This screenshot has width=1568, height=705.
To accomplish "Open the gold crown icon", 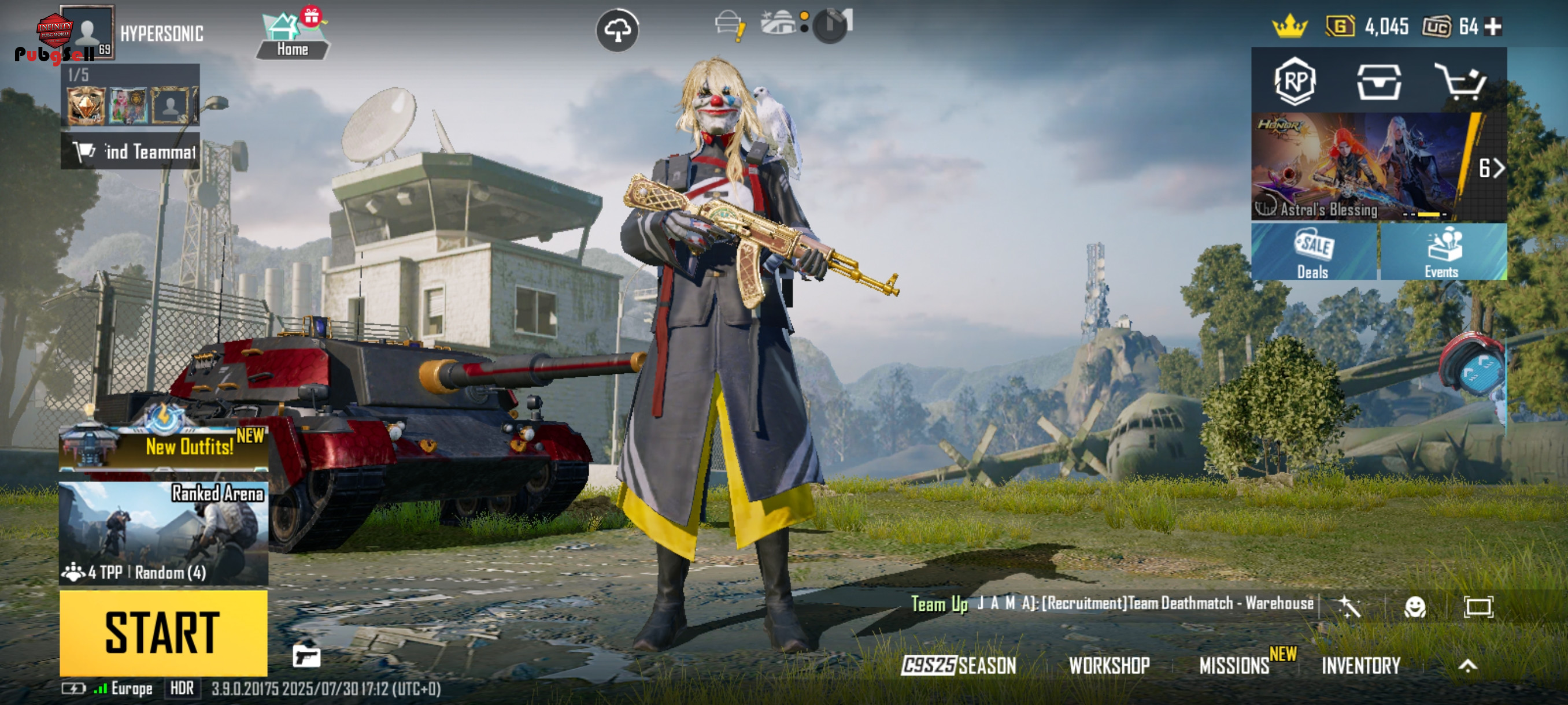I will pyautogui.click(x=1289, y=26).
